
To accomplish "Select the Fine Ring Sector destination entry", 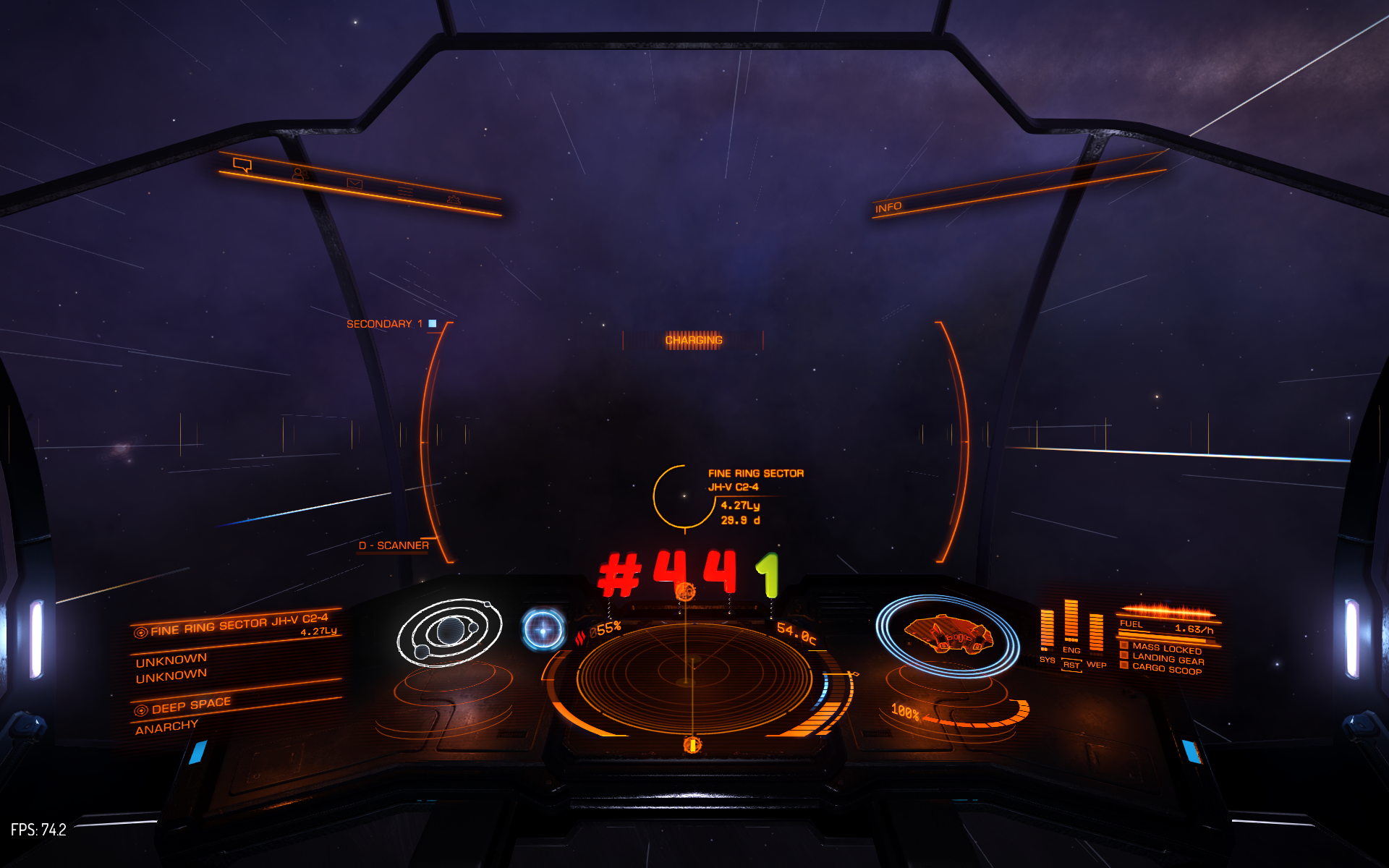I will coord(239,625).
